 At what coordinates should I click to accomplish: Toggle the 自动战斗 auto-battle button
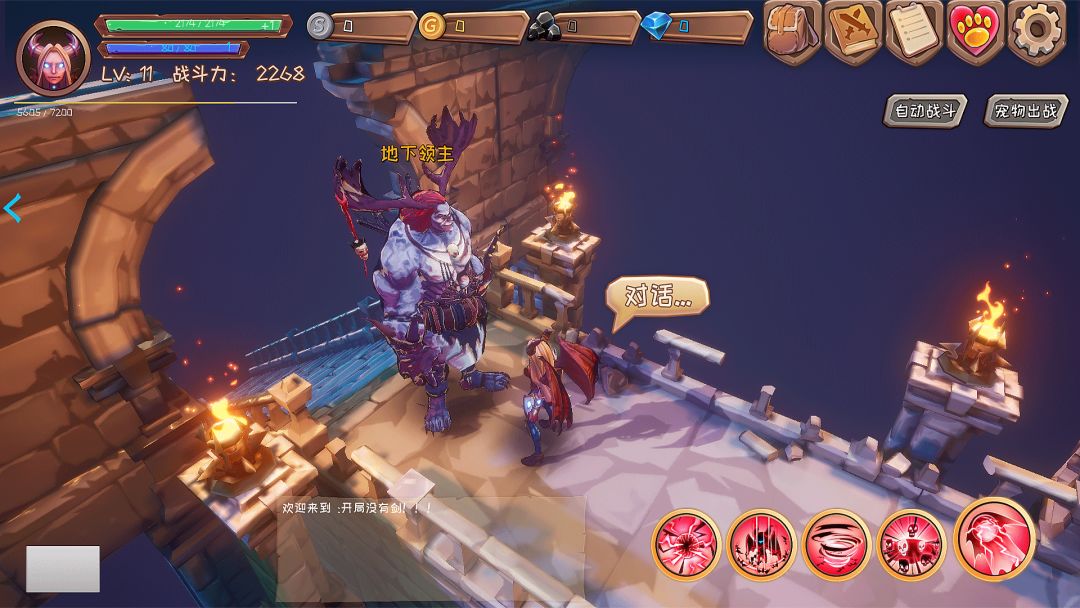pyautogui.click(x=925, y=111)
